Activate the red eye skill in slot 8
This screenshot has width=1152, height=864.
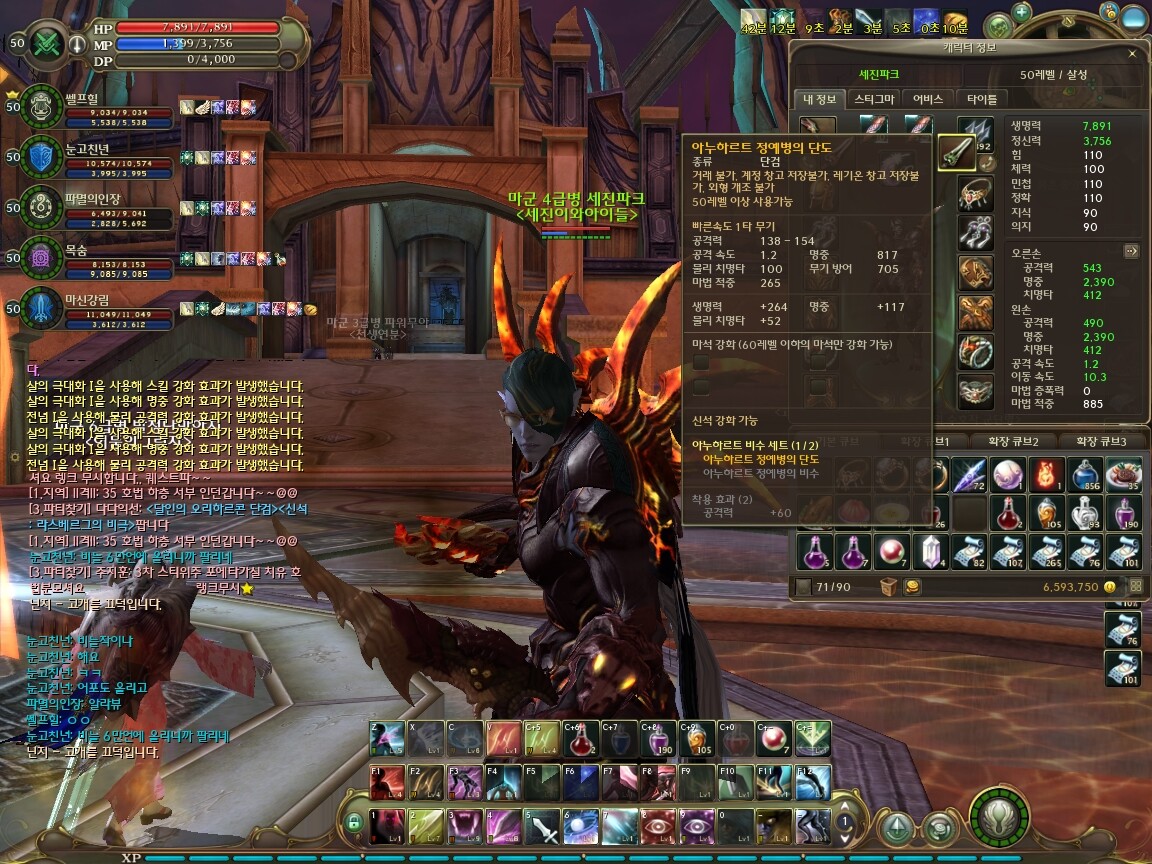point(657,827)
